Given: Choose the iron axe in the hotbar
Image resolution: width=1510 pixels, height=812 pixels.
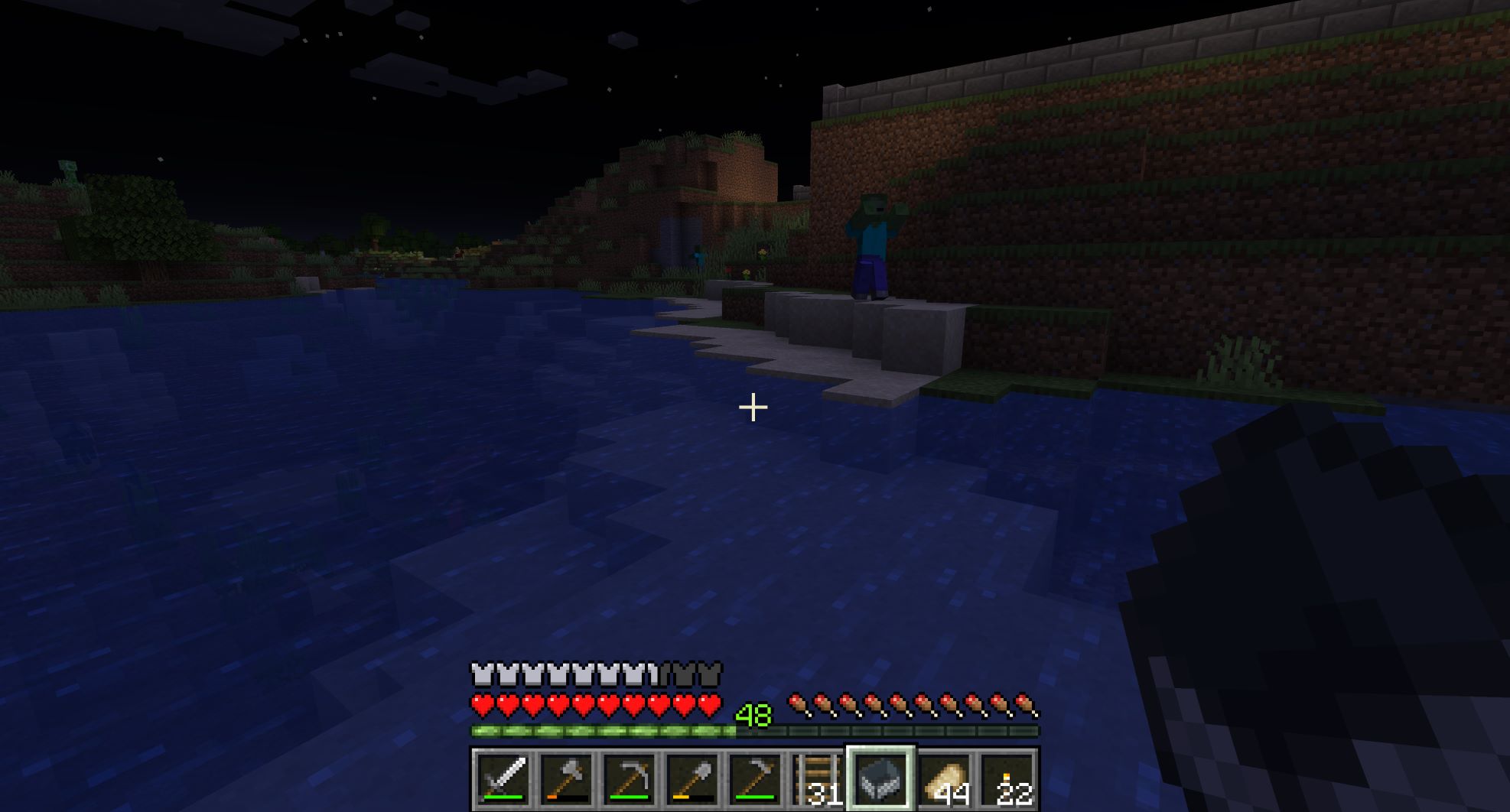Looking at the screenshot, I should point(566,779).
